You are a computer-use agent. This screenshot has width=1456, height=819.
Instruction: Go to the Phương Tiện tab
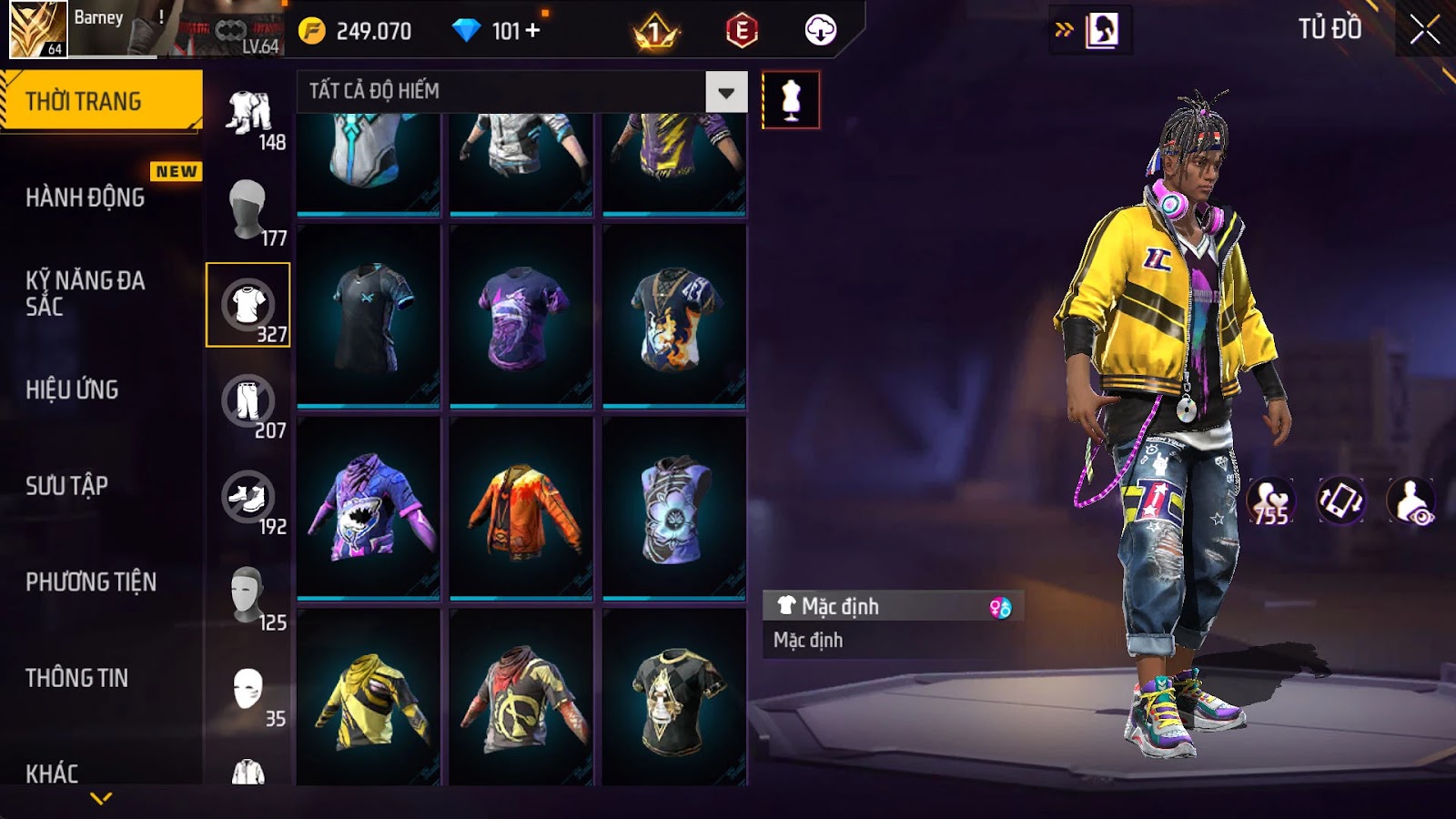91,581
